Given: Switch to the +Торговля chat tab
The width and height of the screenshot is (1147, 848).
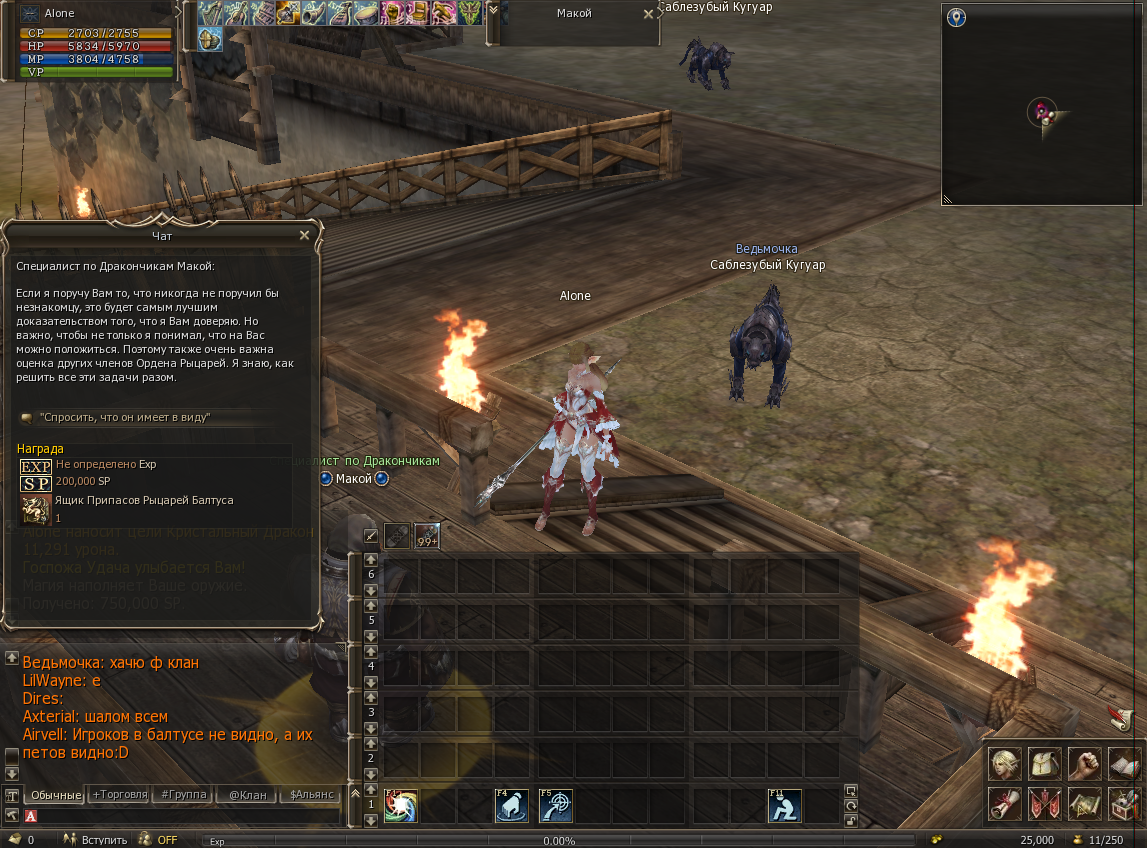Looking at the screenshot, I should coord(119,795).
